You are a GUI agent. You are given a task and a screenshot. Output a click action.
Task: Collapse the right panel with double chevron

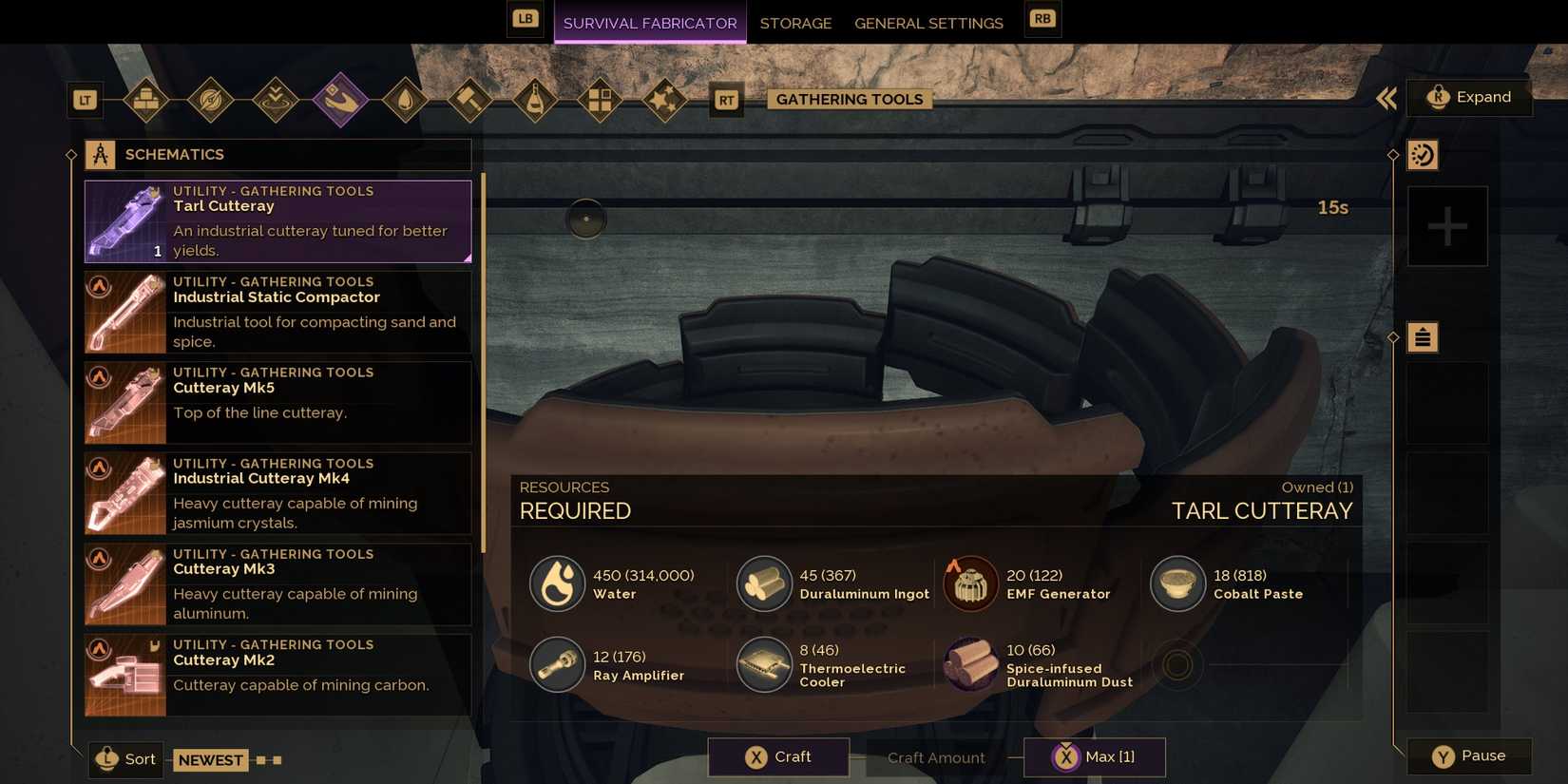pos(1386,98)
